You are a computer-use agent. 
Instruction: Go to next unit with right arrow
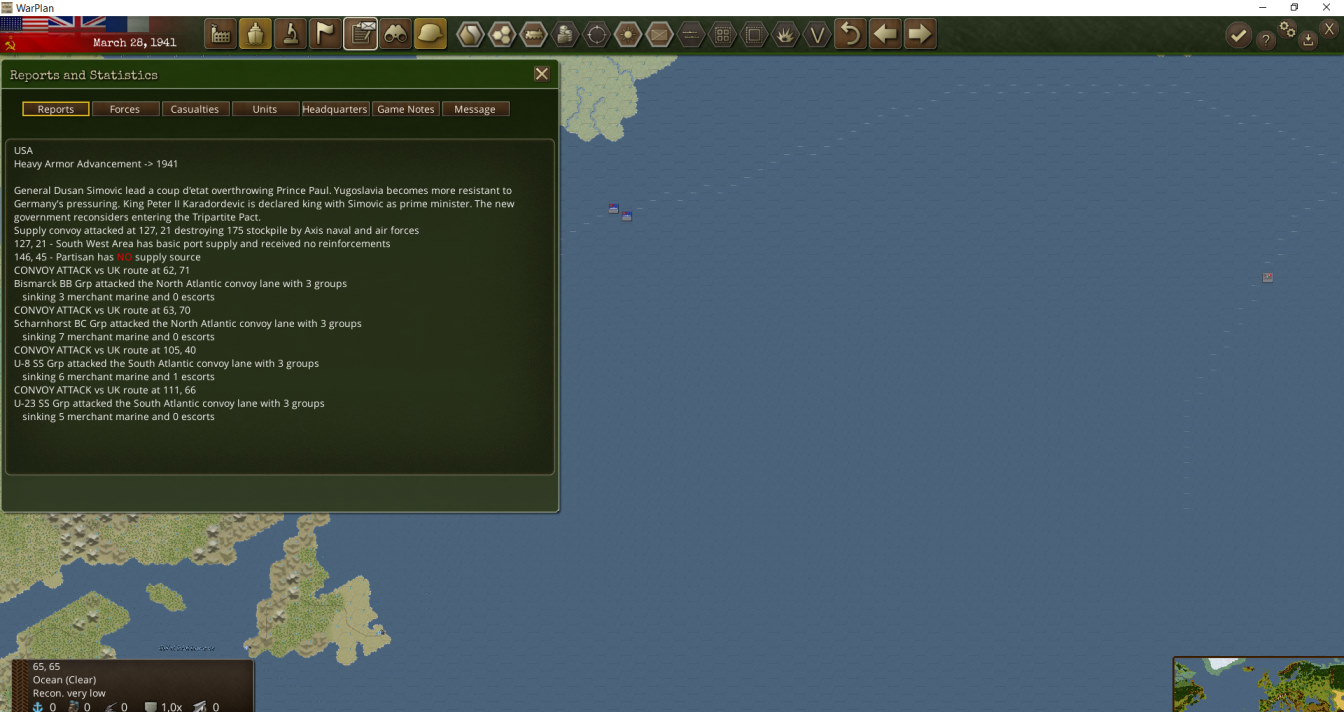[919, 35]
